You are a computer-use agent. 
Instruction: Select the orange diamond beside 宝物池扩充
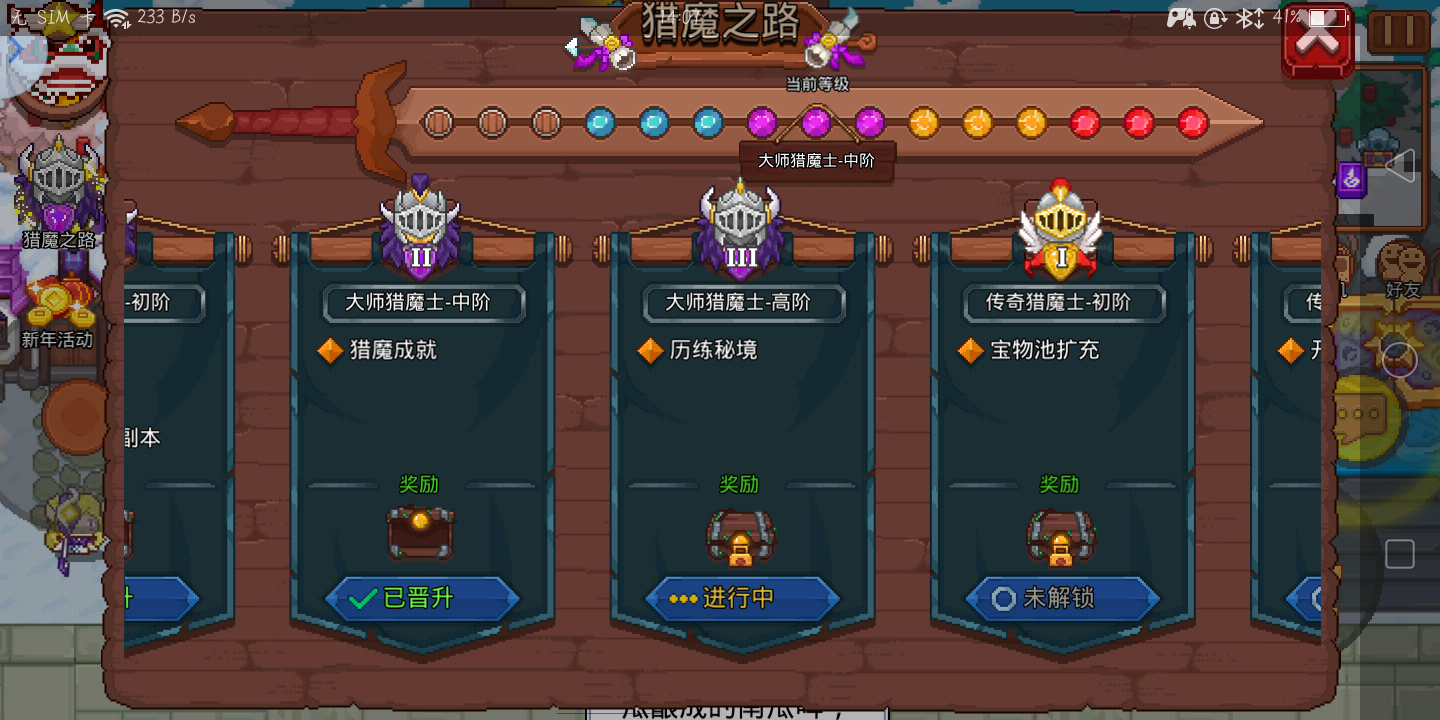pos(969,351)
